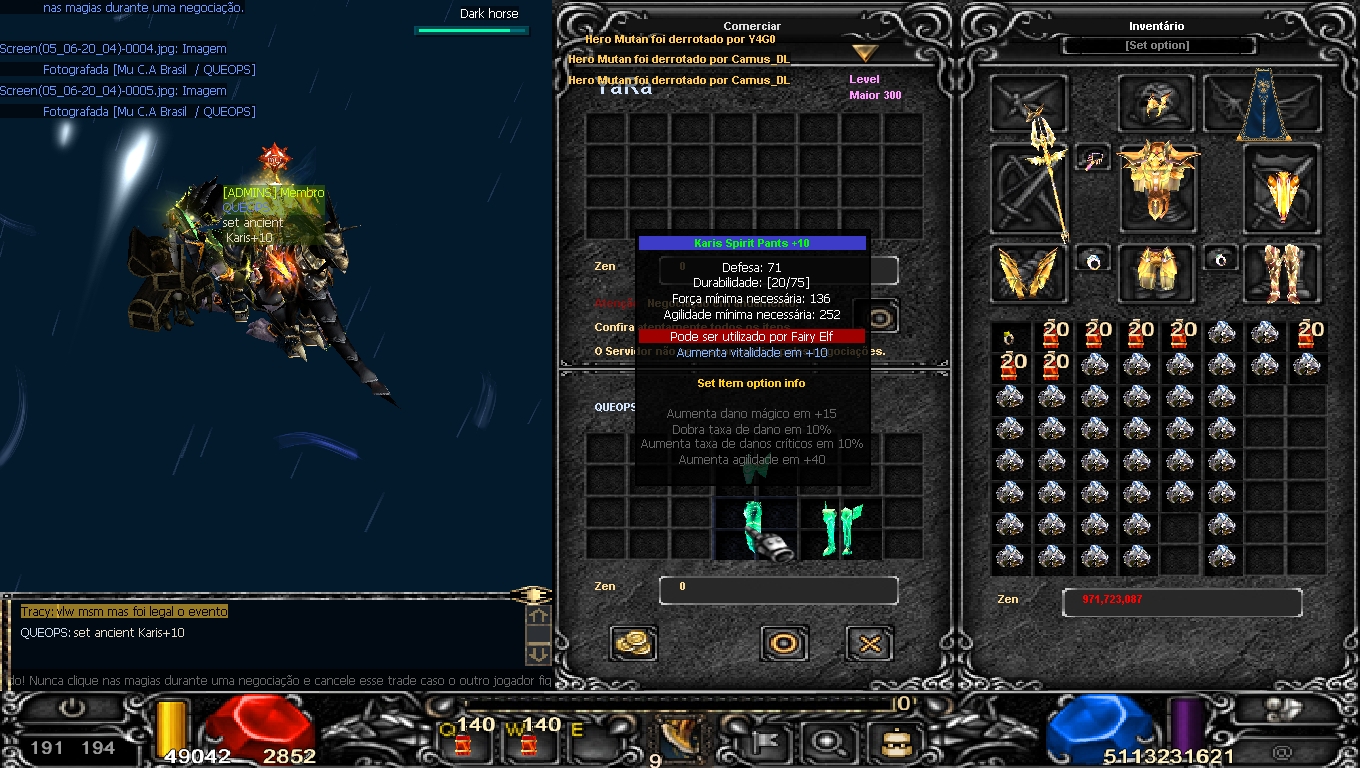This screenshot has height=768, width=1360.
Task: Choose the equipped golden pants slot
Action: tap(1156, 273)
